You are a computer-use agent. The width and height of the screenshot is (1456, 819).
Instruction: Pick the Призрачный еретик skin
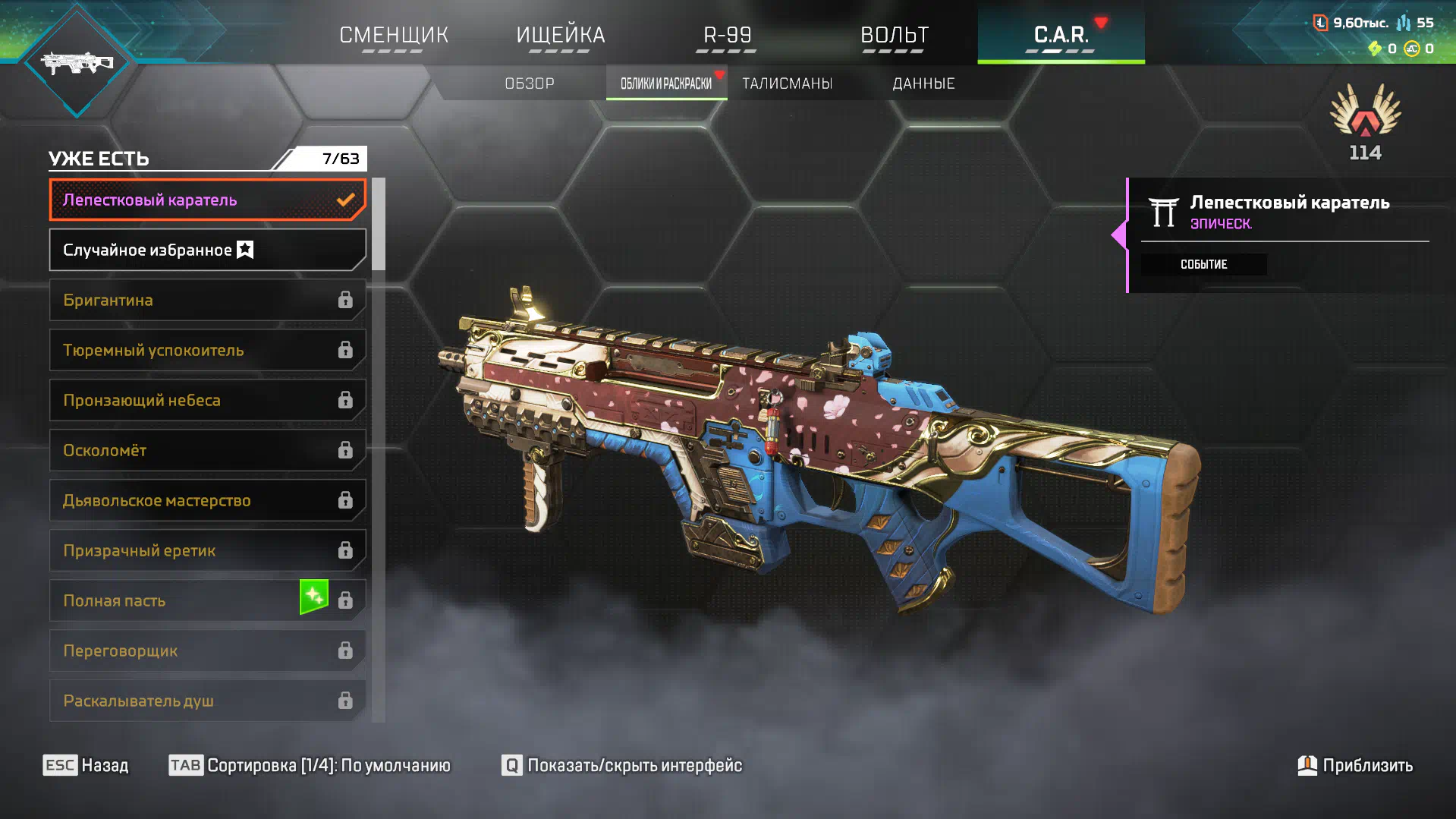(x=207, y=550)
